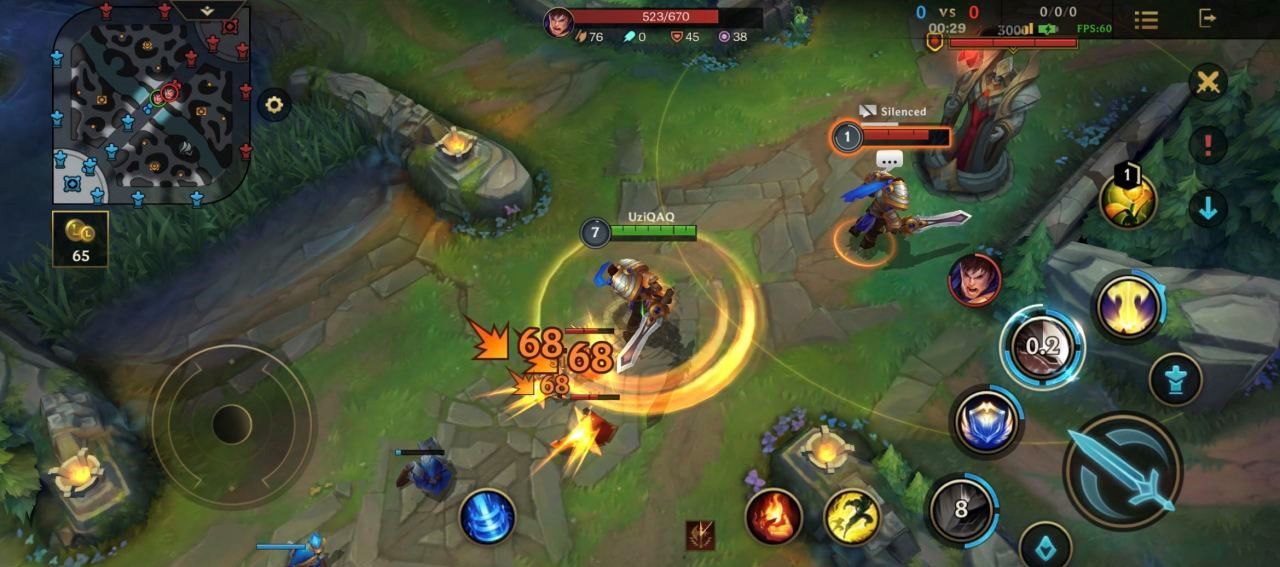
Task: Tap the blue Recall button
Action: click(487, 517)
